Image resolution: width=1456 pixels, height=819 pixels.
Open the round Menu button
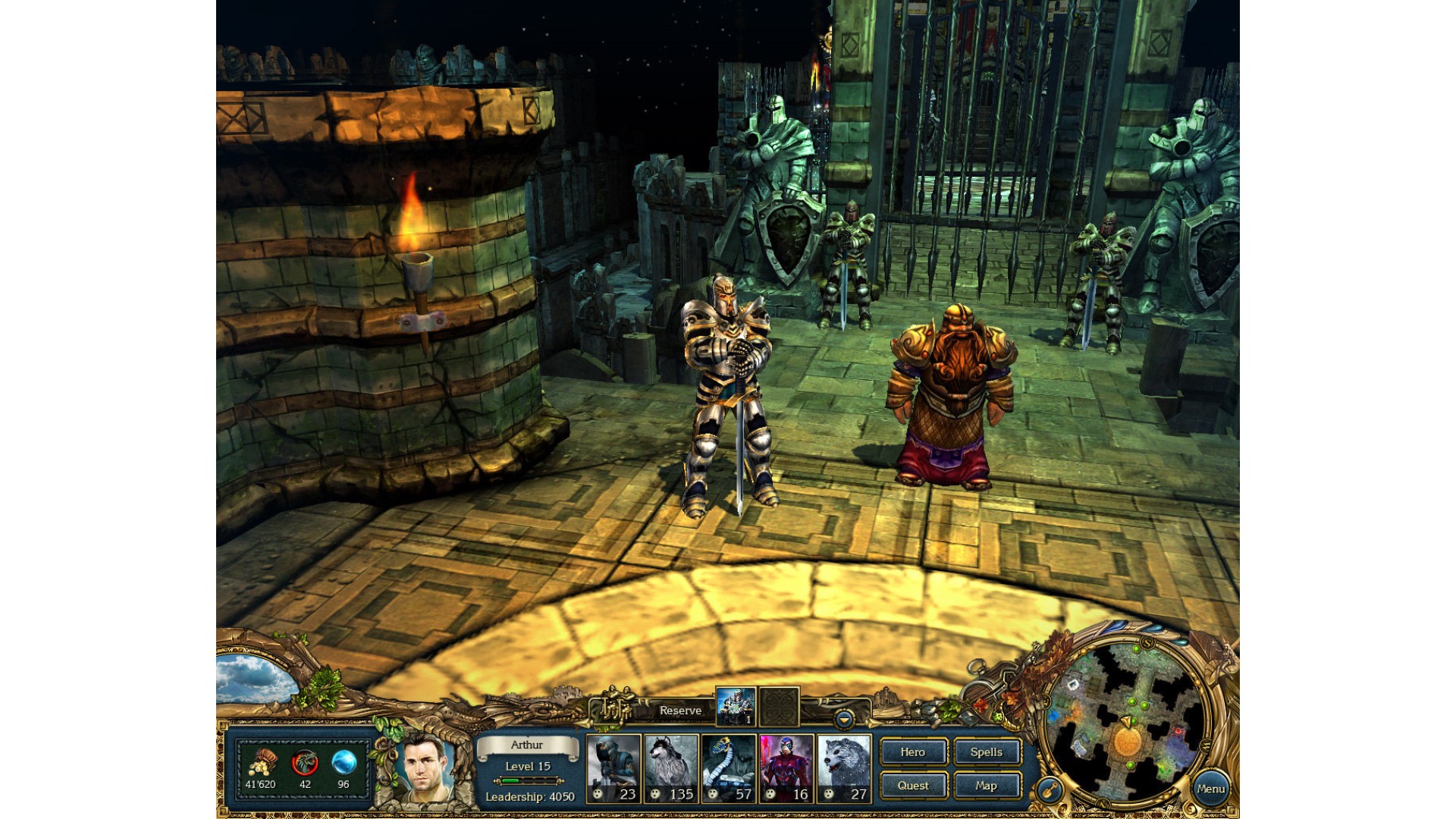click(x=1210, y=789)
